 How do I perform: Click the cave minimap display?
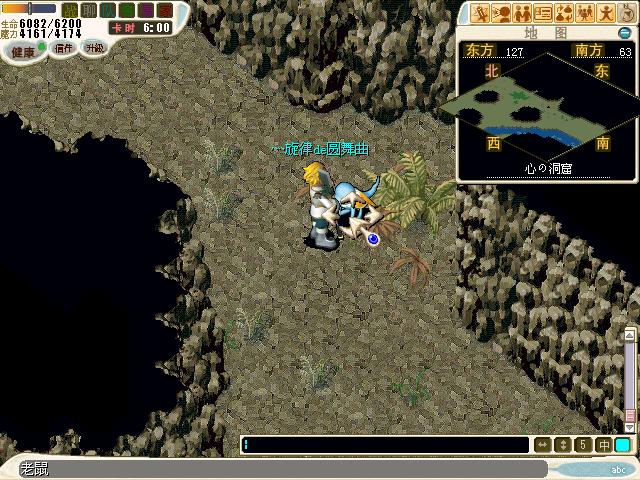point(542,104)
